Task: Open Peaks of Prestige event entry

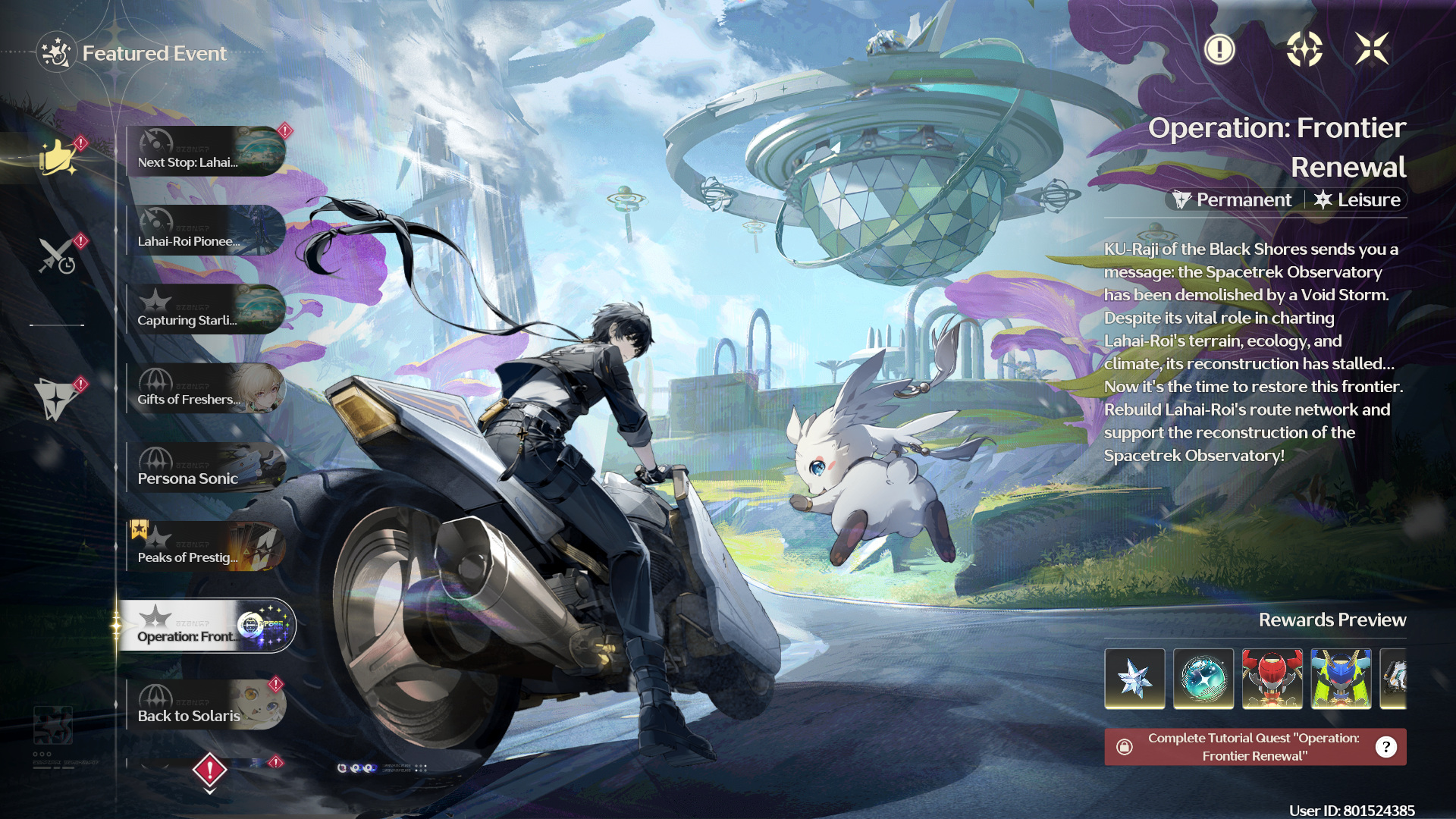Action: click(x=206, y=547)
